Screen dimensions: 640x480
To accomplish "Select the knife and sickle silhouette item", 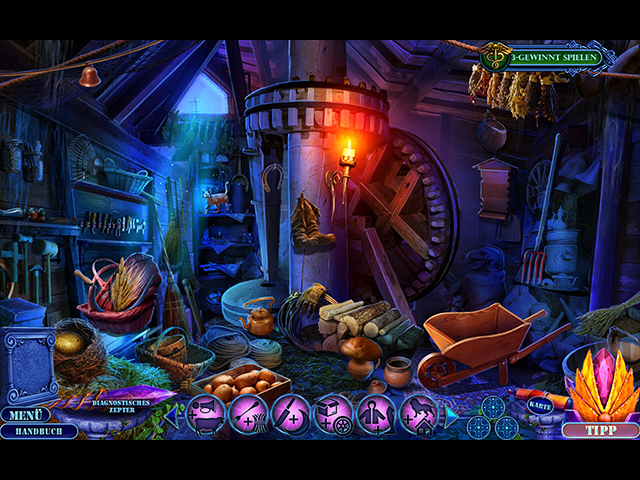I will (291, 414).
